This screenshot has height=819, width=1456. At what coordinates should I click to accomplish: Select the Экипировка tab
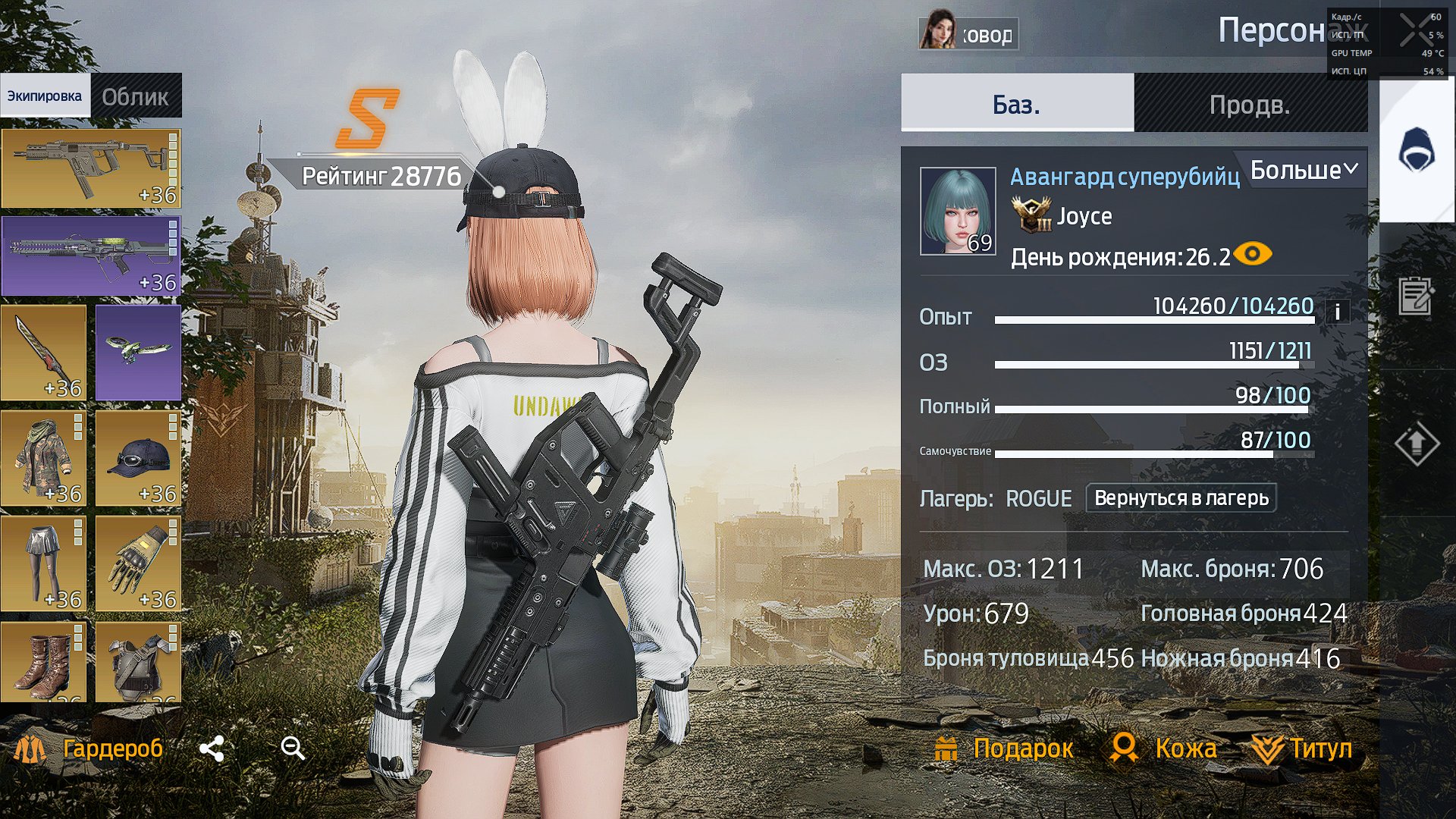tap(45, 96)
